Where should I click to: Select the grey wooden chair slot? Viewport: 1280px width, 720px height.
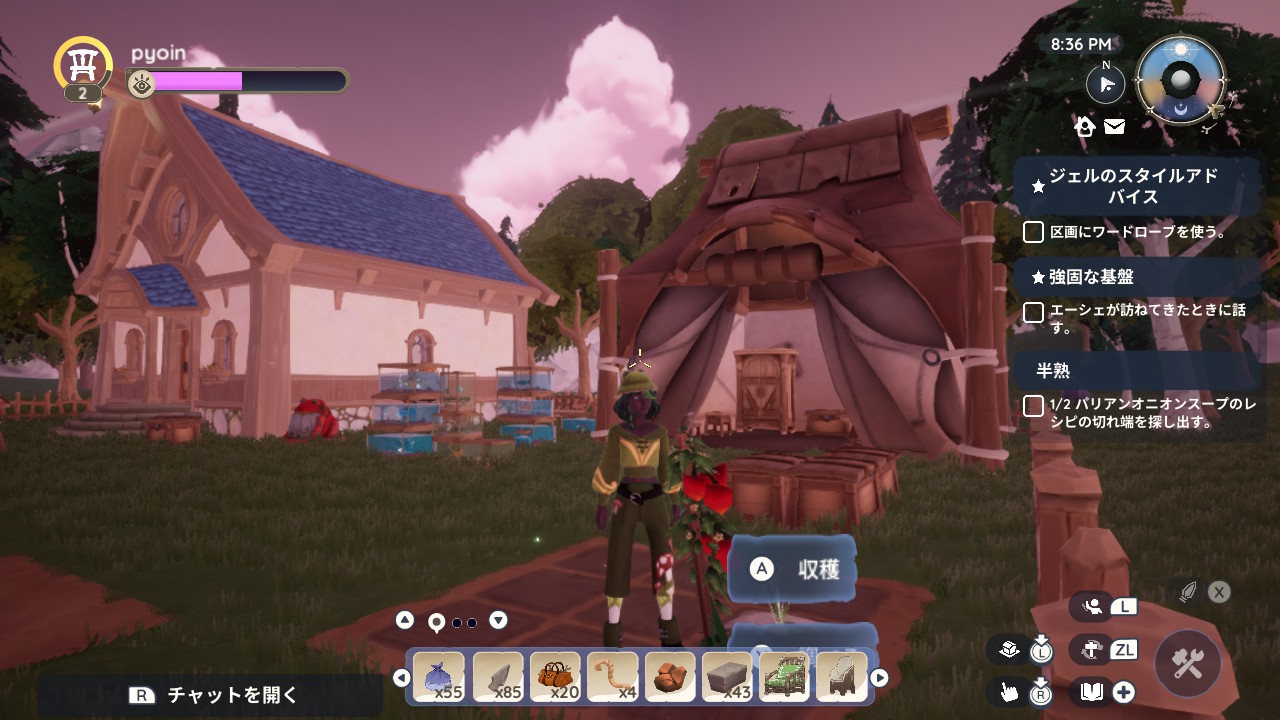point(842,678)
